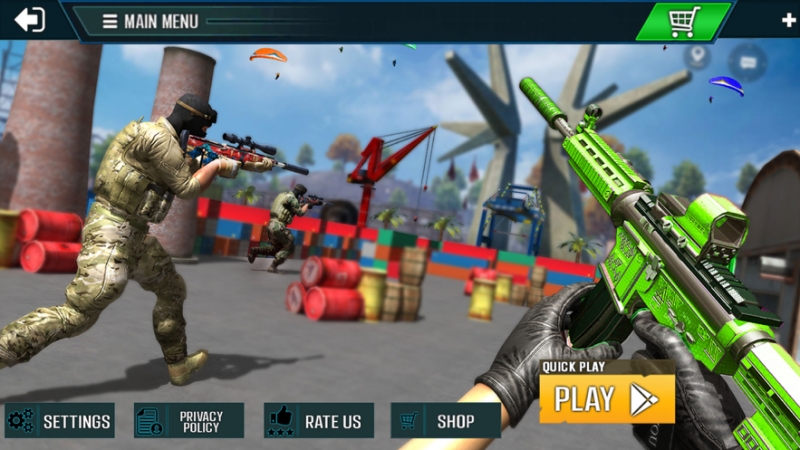The height and width of the screenshot is (450, 800).
Task: Click the green shopping cart button
Action: (x=684, y=21)
